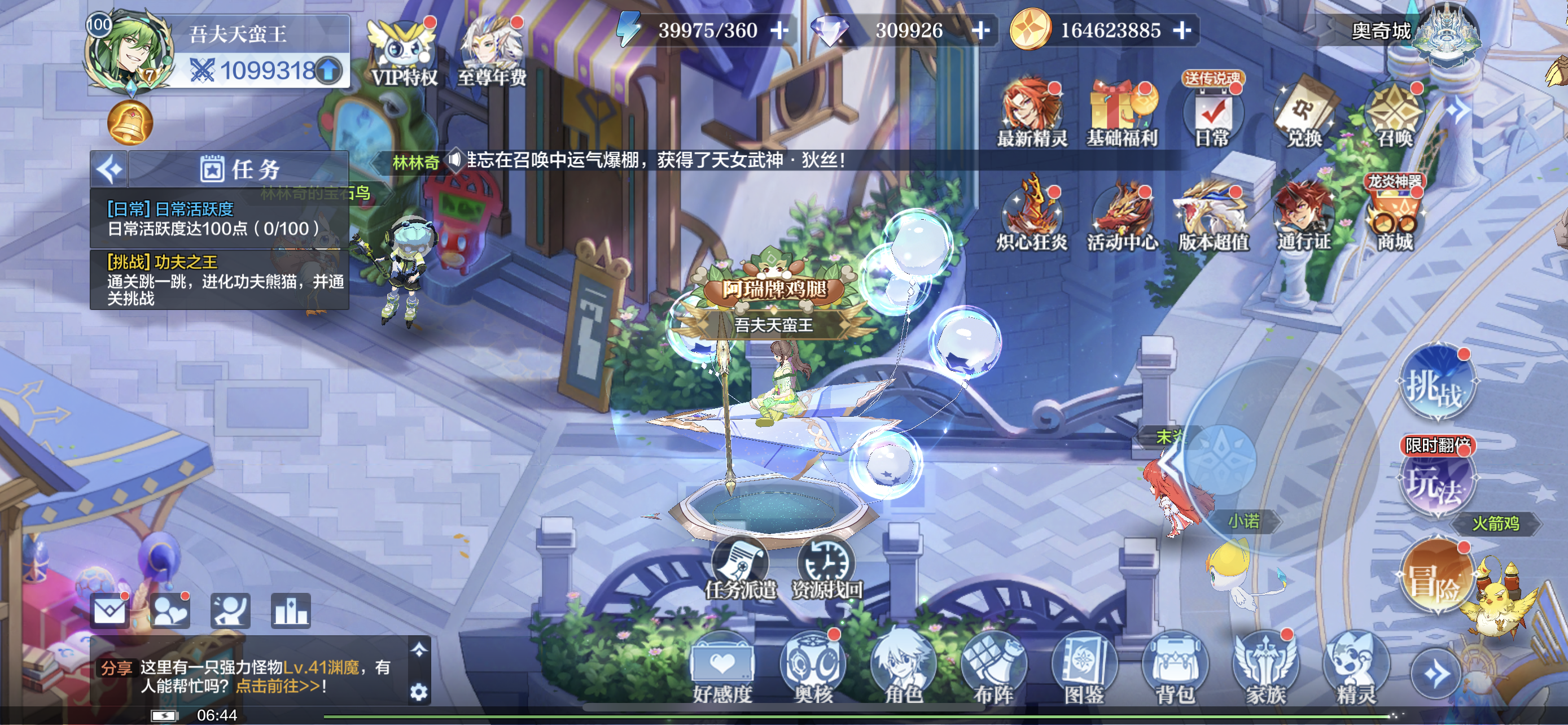This screenshot has width=1568, height=725.
Task: Open the 任务派遣 mission dispatch icon
Action: coord(740,569)
